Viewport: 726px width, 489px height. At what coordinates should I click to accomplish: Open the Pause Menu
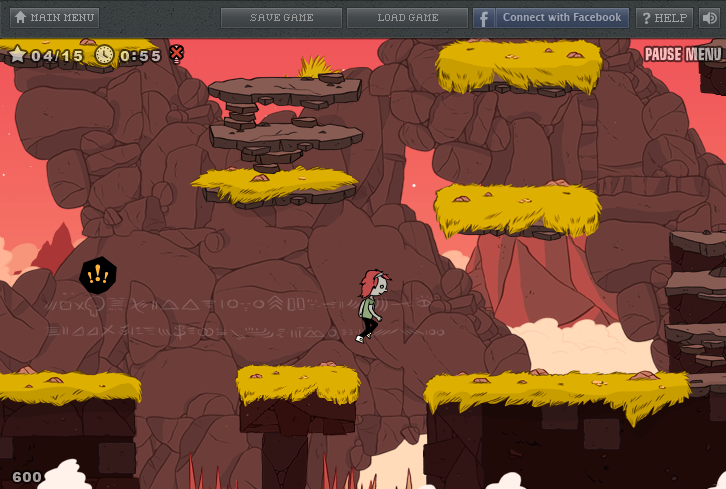(x=682, y=54)
